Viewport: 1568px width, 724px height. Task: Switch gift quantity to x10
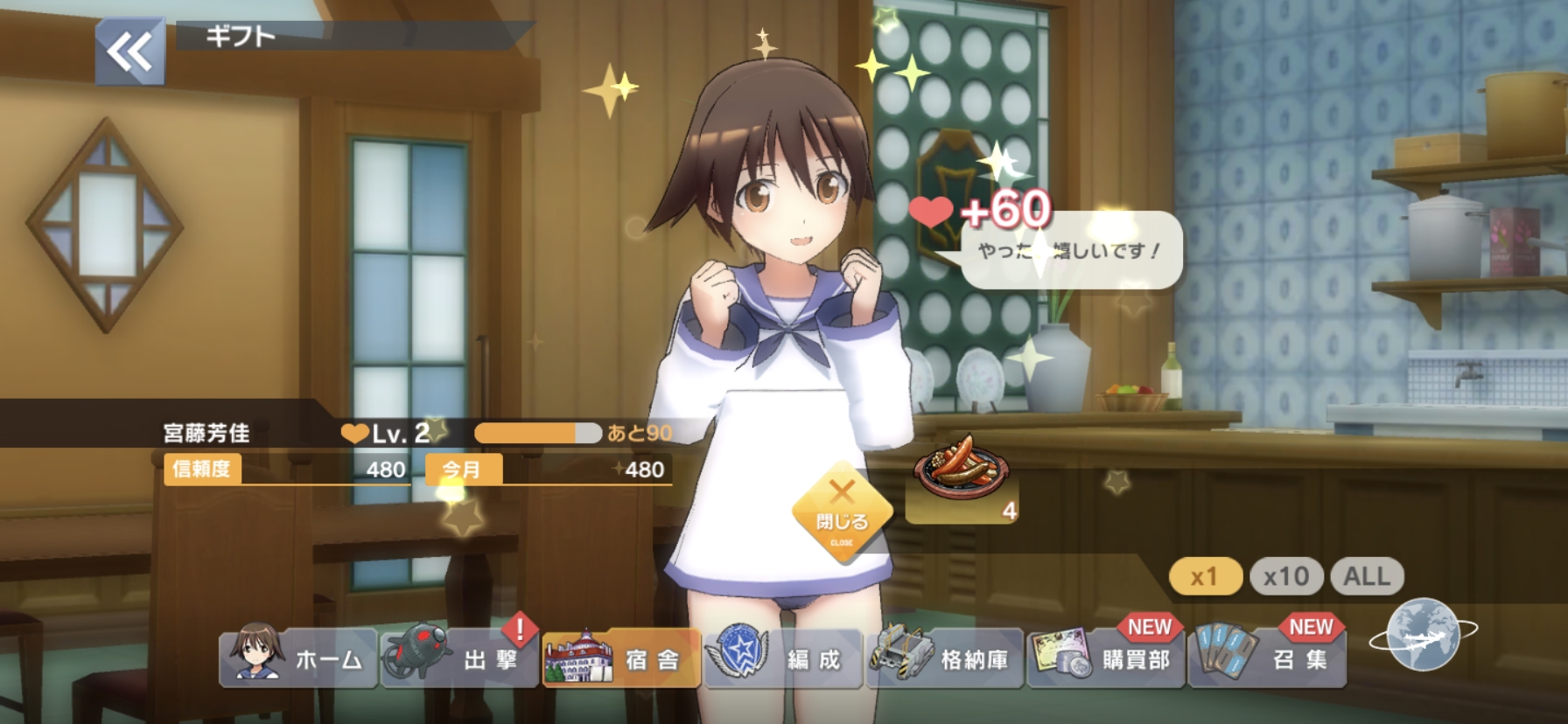tap(1285, 577)
